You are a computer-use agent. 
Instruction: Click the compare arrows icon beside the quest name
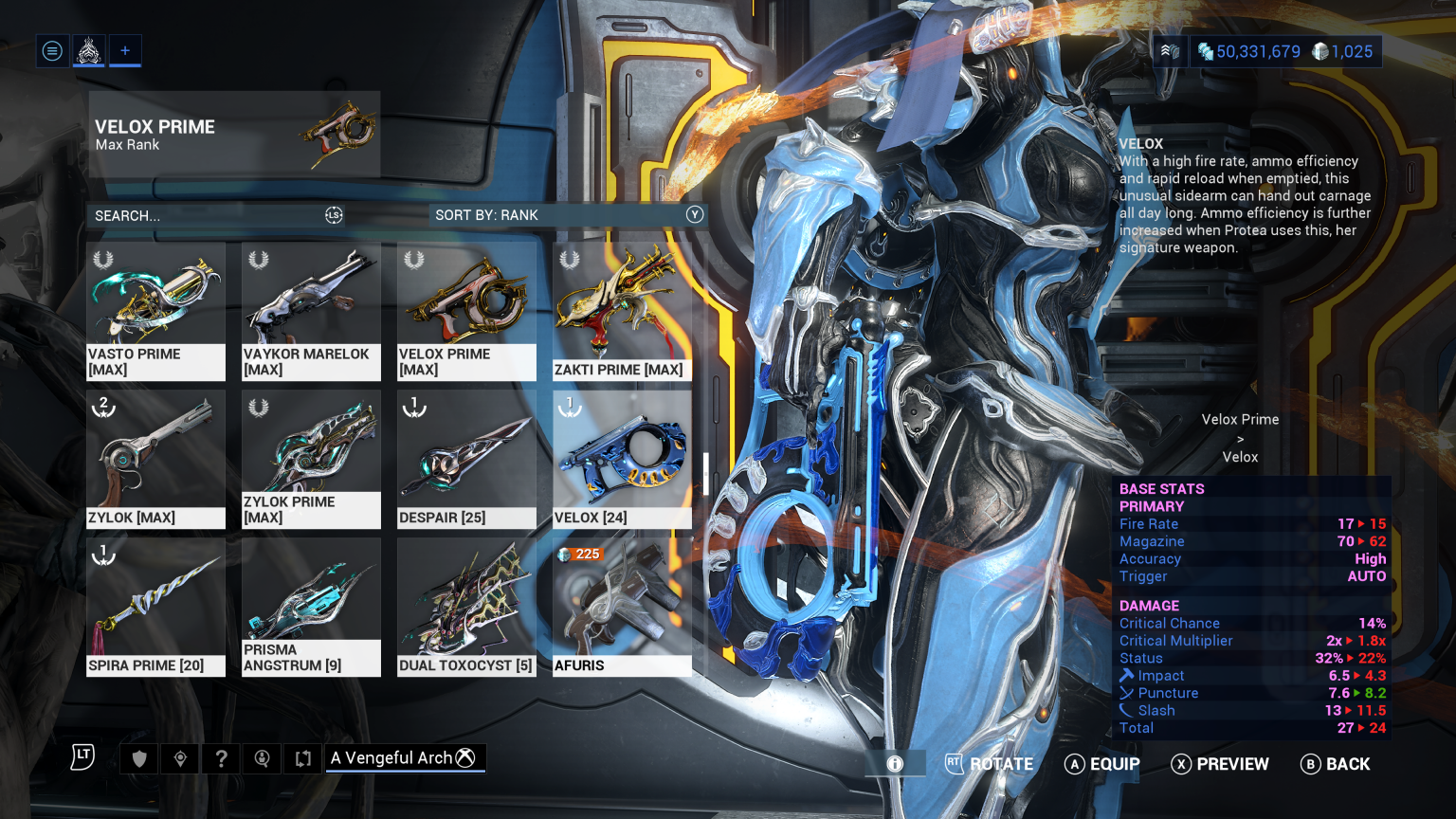coord(302,757)
